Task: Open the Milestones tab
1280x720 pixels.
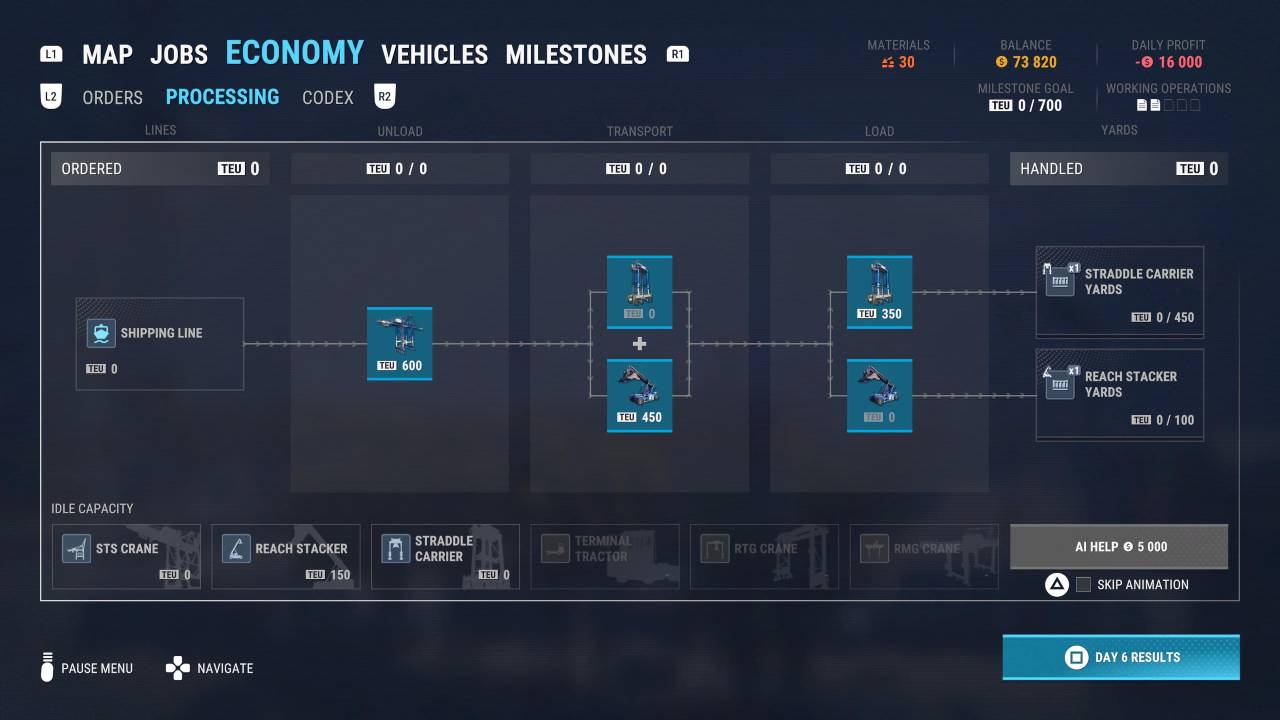Action: pyautogui.click(x=576, y=54)
